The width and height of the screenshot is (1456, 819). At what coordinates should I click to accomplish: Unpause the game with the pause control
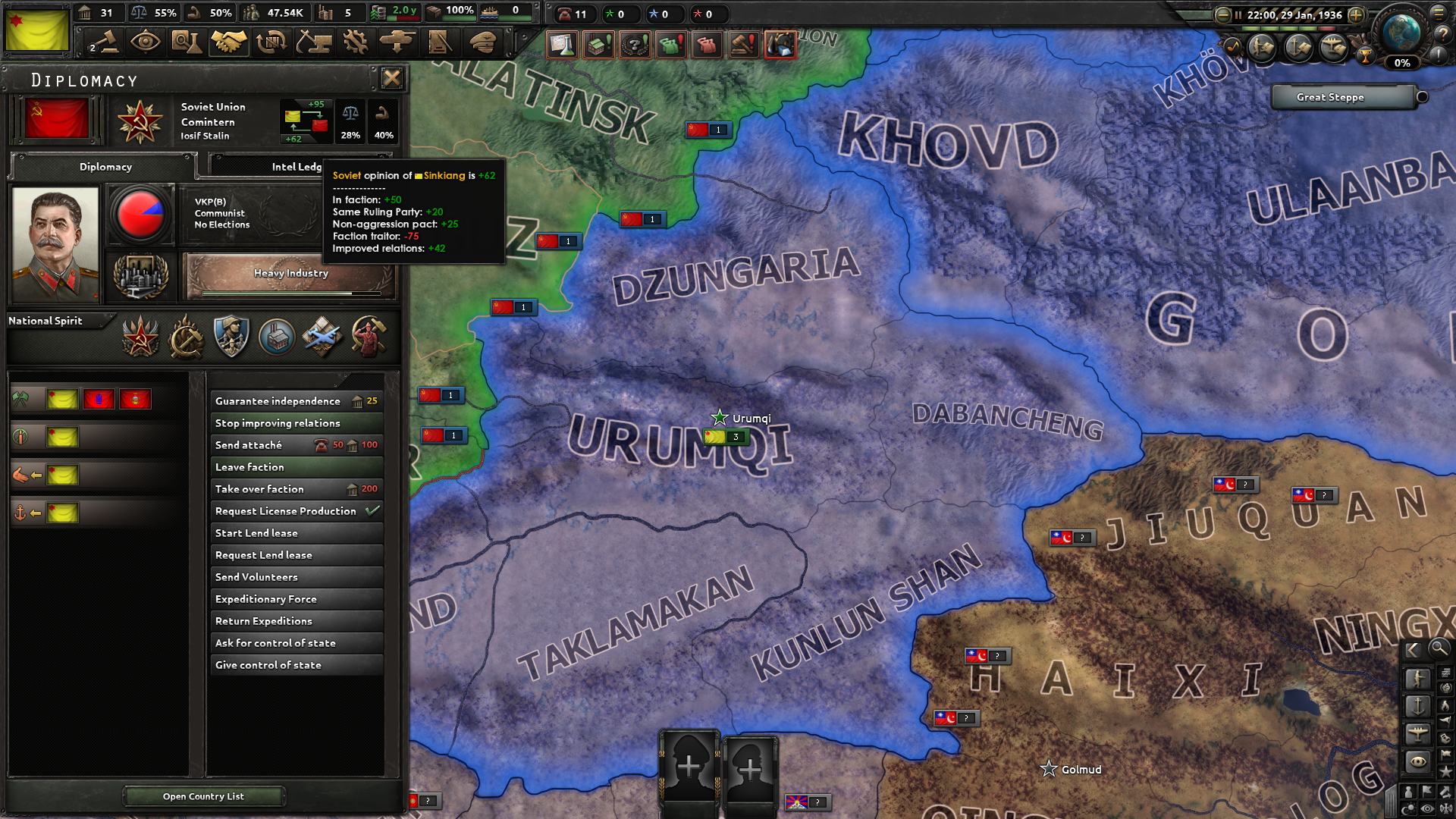click(x=1238, y=15)
